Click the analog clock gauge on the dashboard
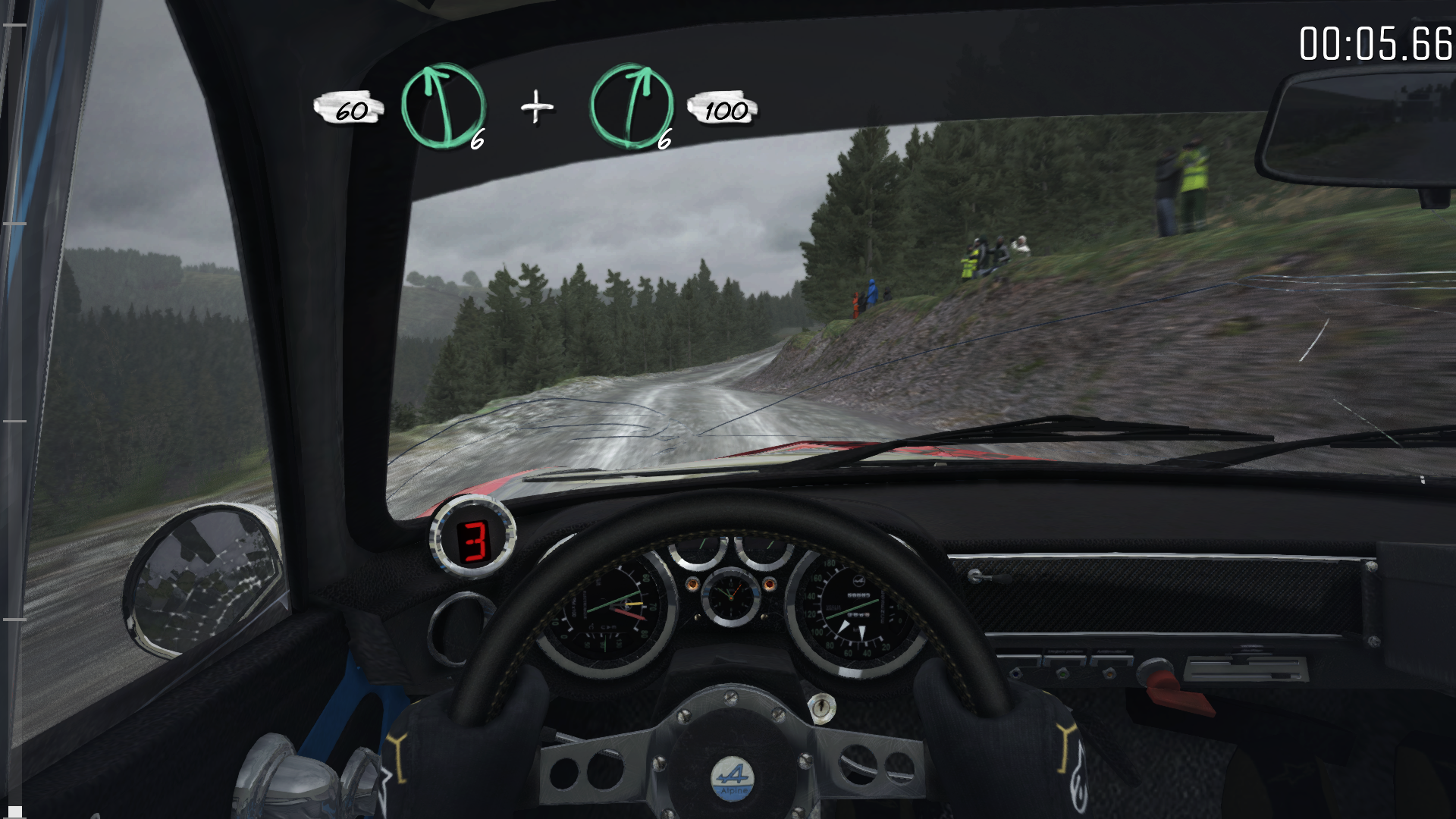The image size is (1456, 819). tap(731, 598)
